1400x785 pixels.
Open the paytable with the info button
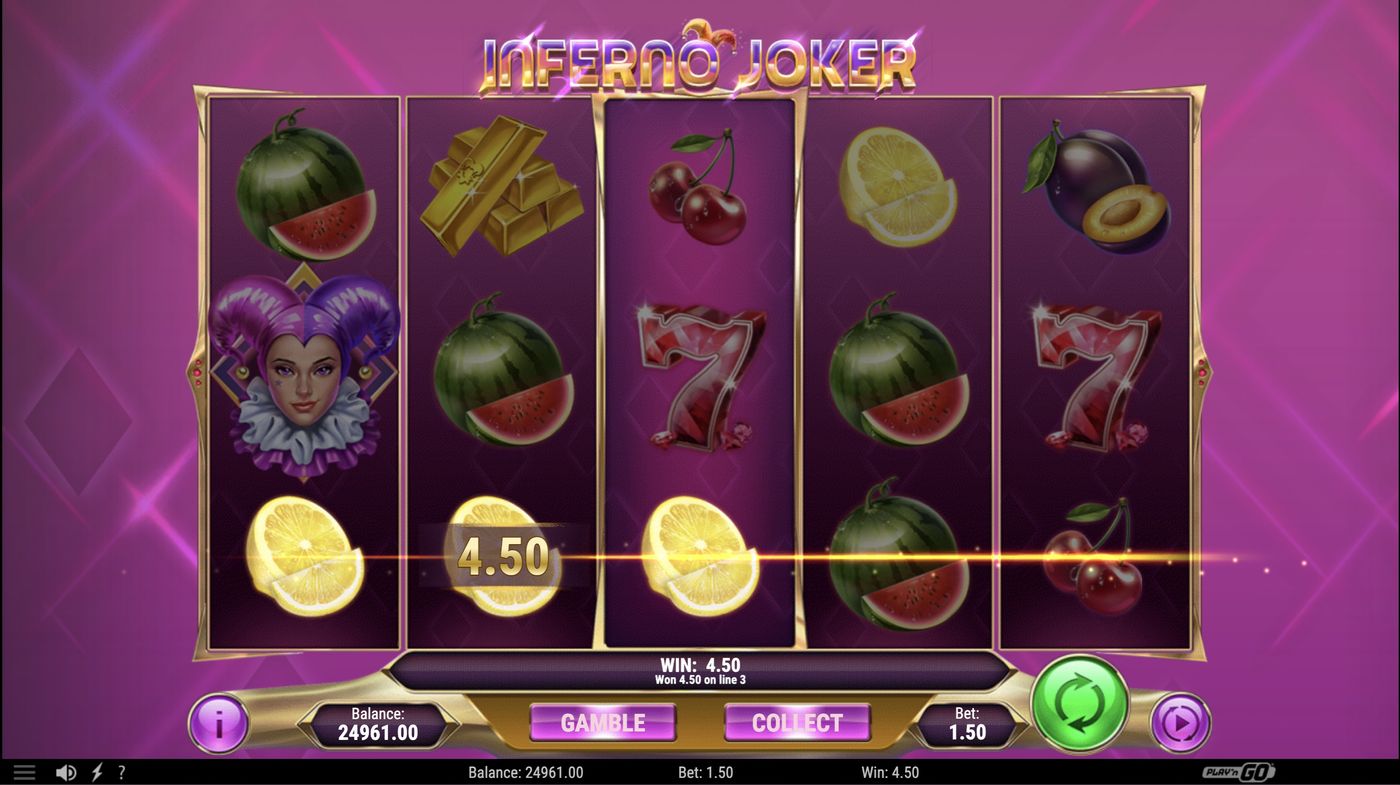tap(218, 723)
